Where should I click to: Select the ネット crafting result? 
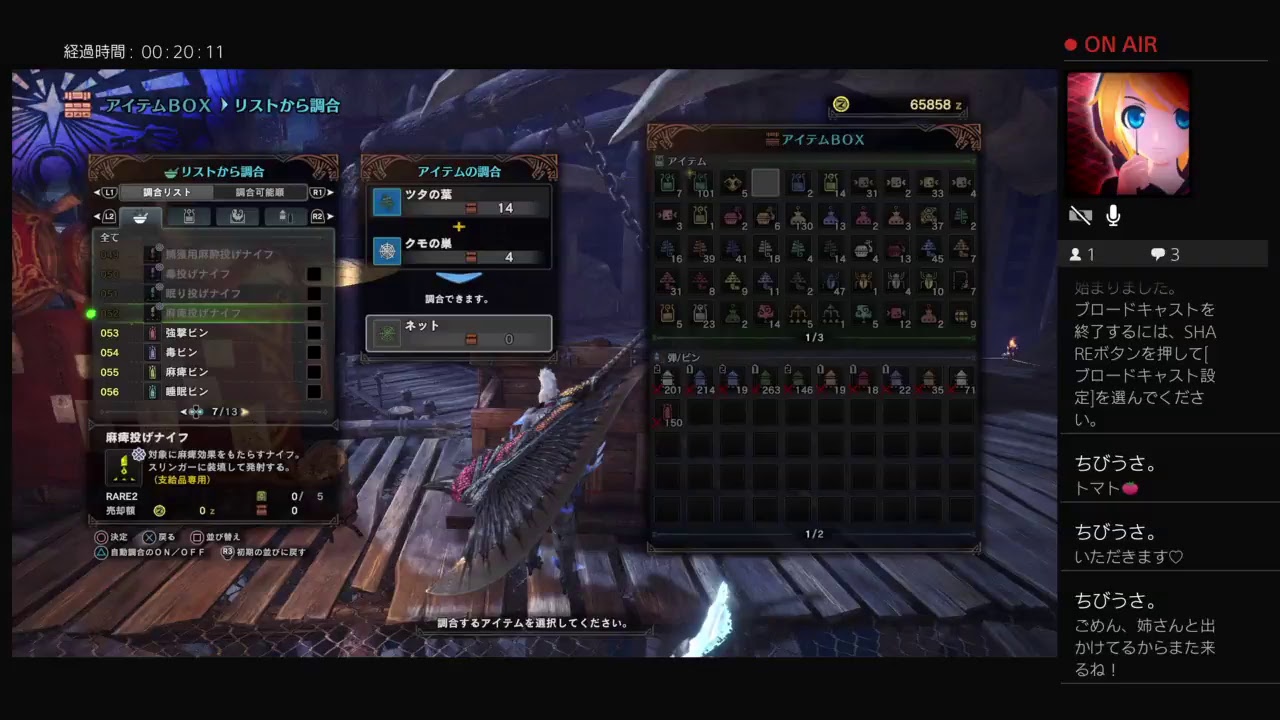[459, 333]
